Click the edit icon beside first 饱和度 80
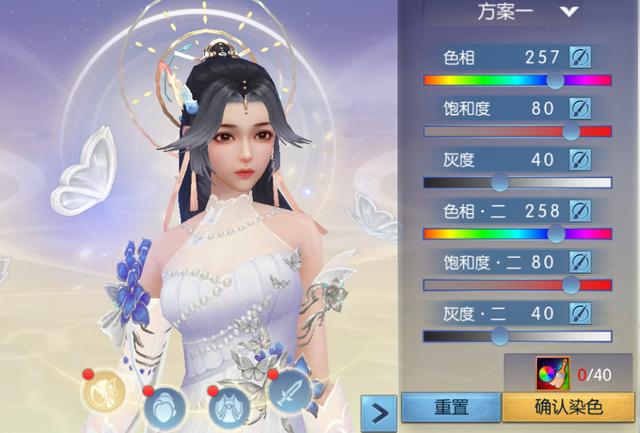Image resolution: width=640 pixels, height=433 pixels. [580, 108]
